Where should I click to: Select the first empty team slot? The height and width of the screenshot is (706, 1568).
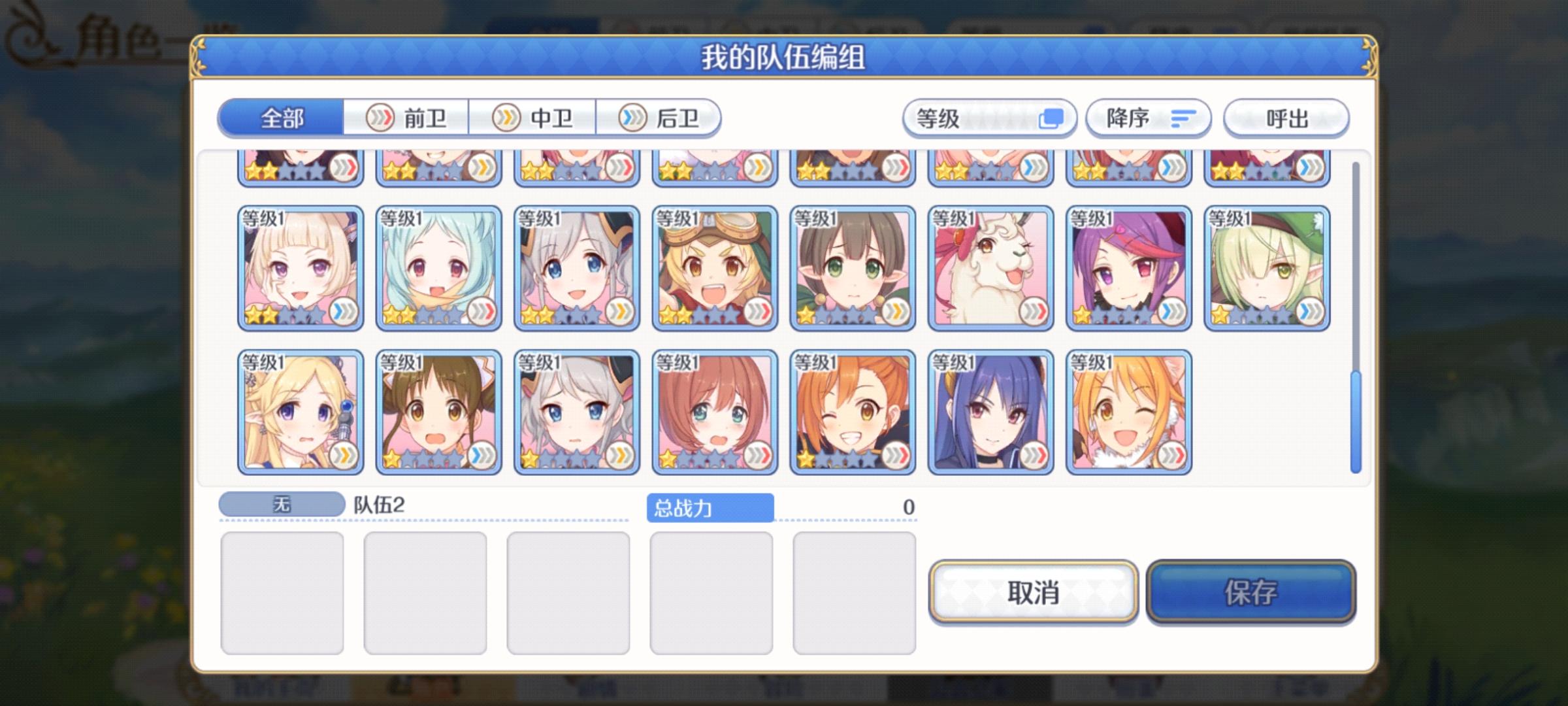click(x=281, y=588)
